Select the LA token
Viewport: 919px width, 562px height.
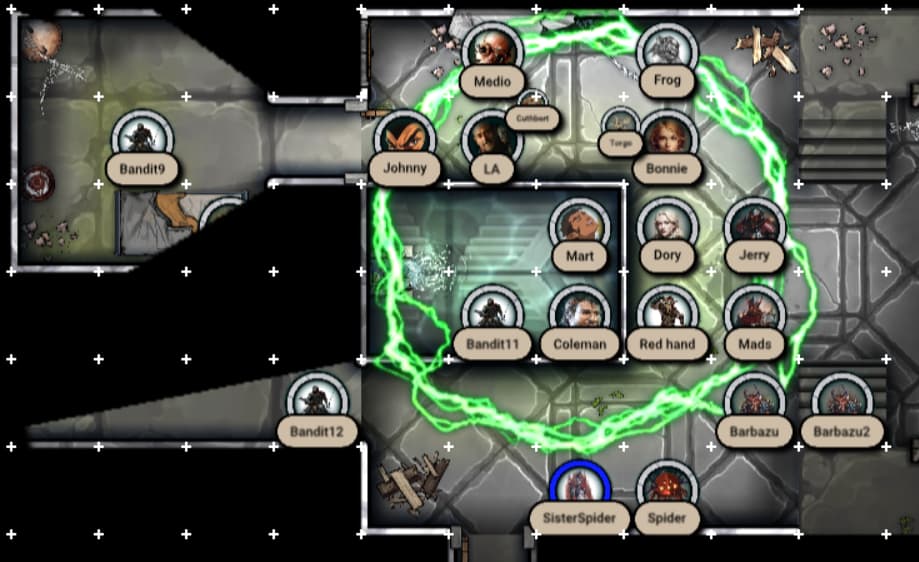[492, 138]
